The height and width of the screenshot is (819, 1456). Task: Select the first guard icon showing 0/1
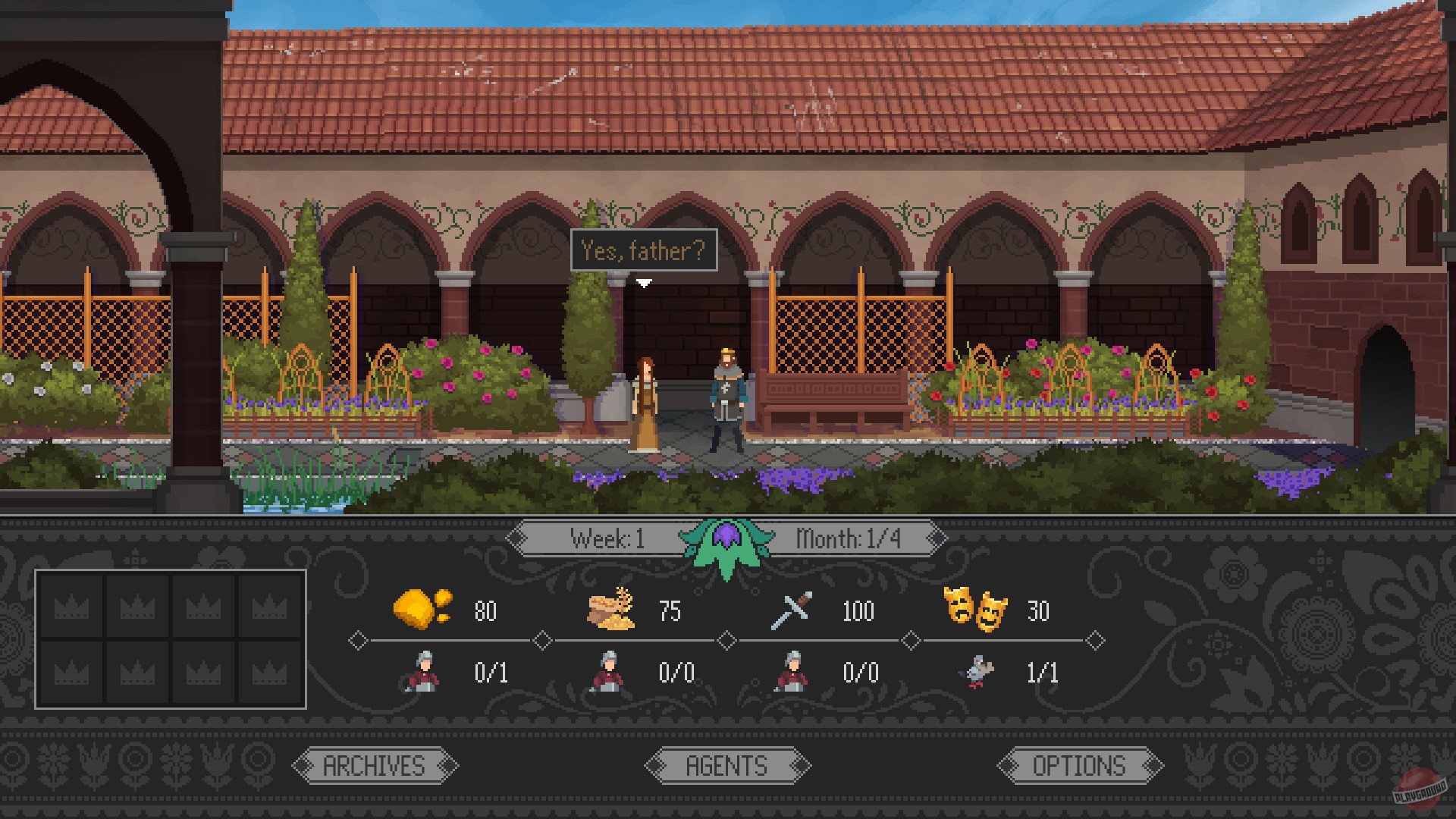point(425,672)
